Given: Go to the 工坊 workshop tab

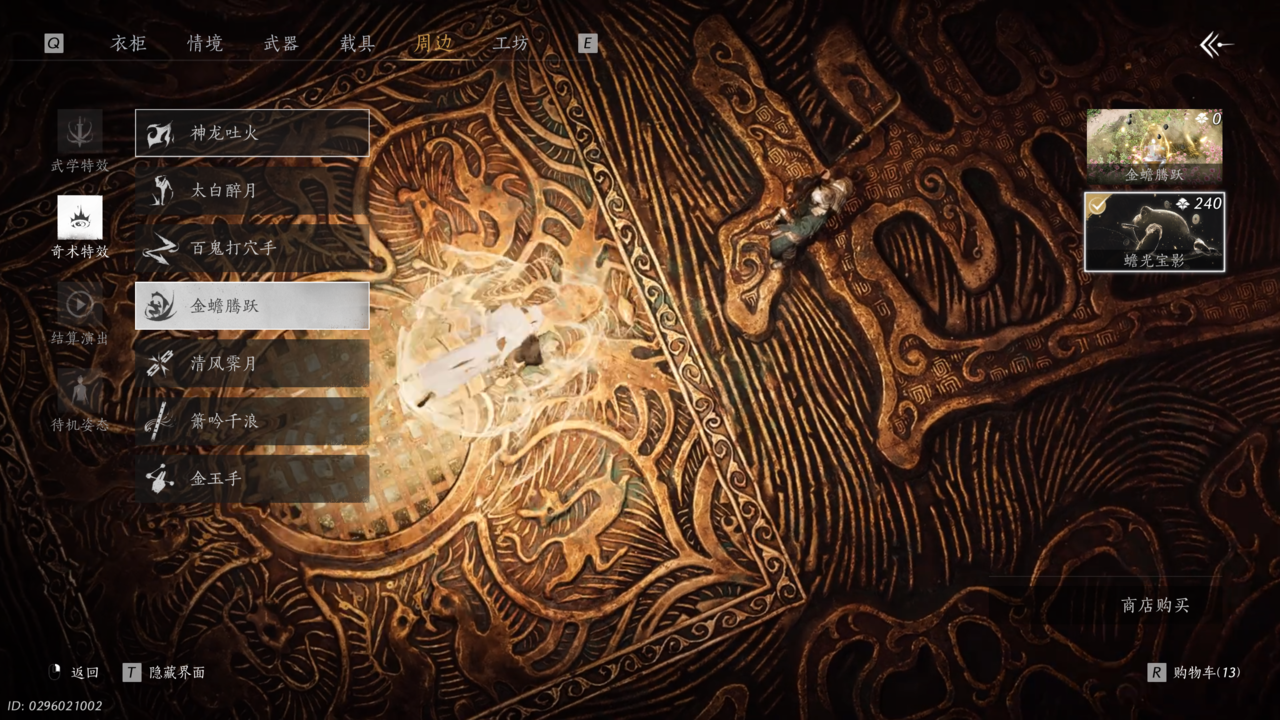Looking at the screenshot, I should (510, 43).
